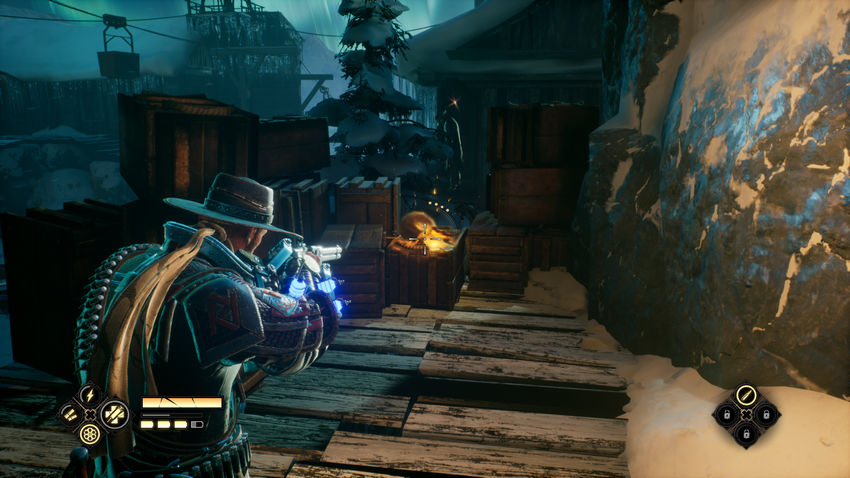Image resolution: width=850 pixels, height=478 pixels.
Task: Select the bullet ammo type slot
Action: (746, 395)
